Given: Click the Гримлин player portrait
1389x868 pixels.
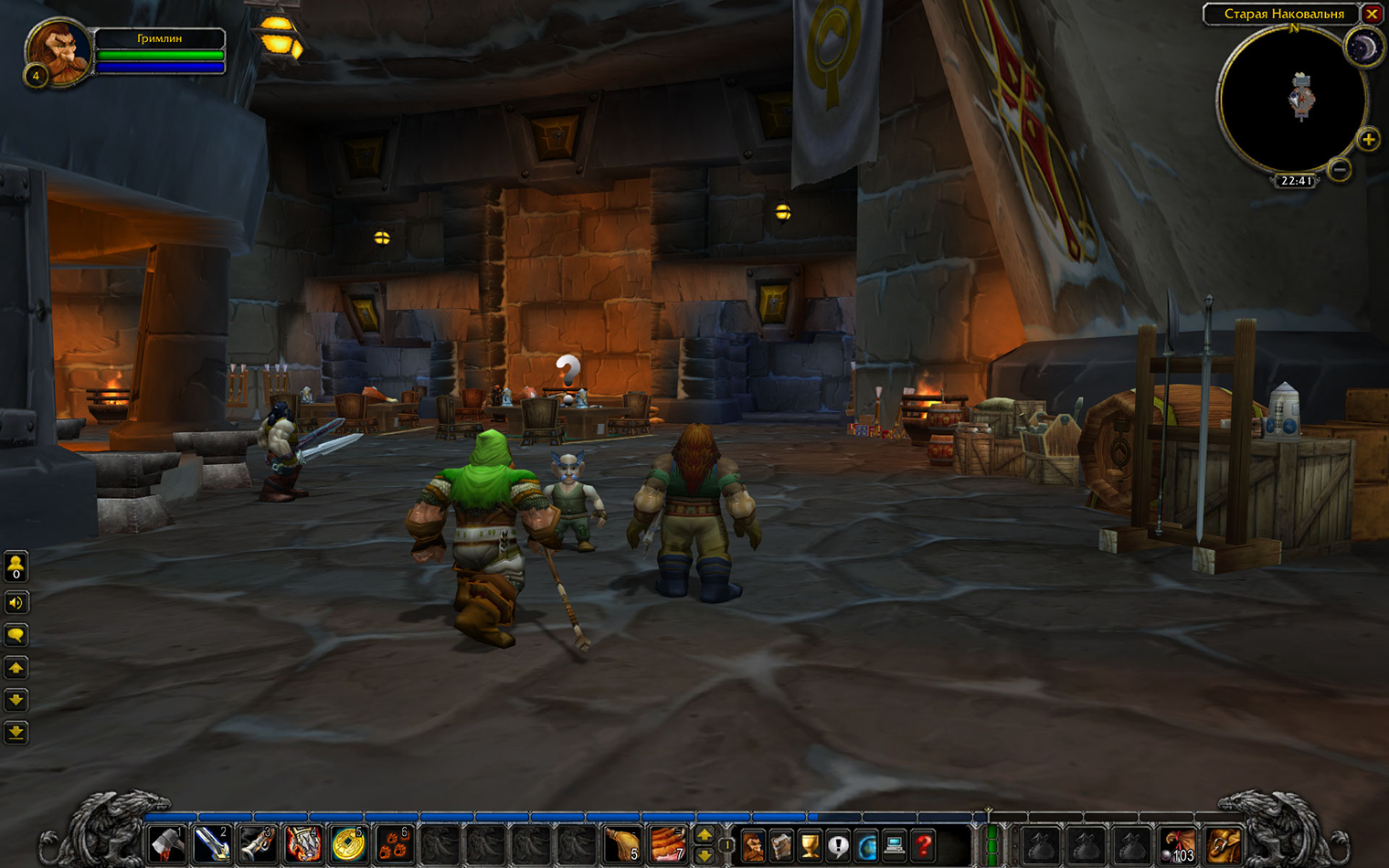Looking at the screenshot, I should tap(58, 52).
